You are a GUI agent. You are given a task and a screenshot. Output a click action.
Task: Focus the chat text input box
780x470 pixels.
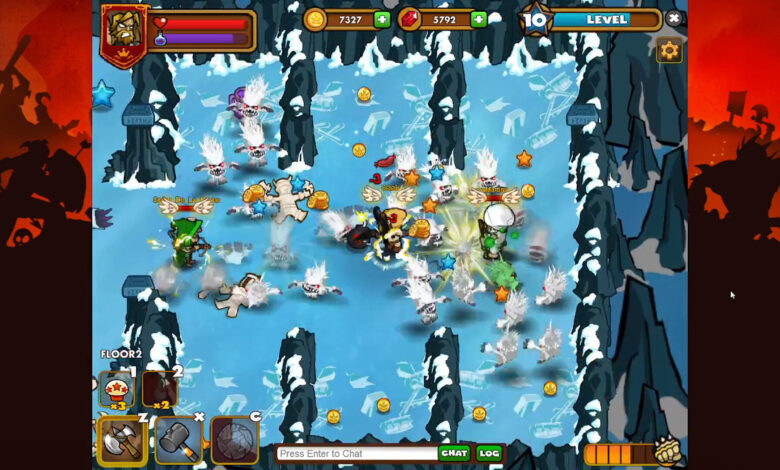[357, 453]
